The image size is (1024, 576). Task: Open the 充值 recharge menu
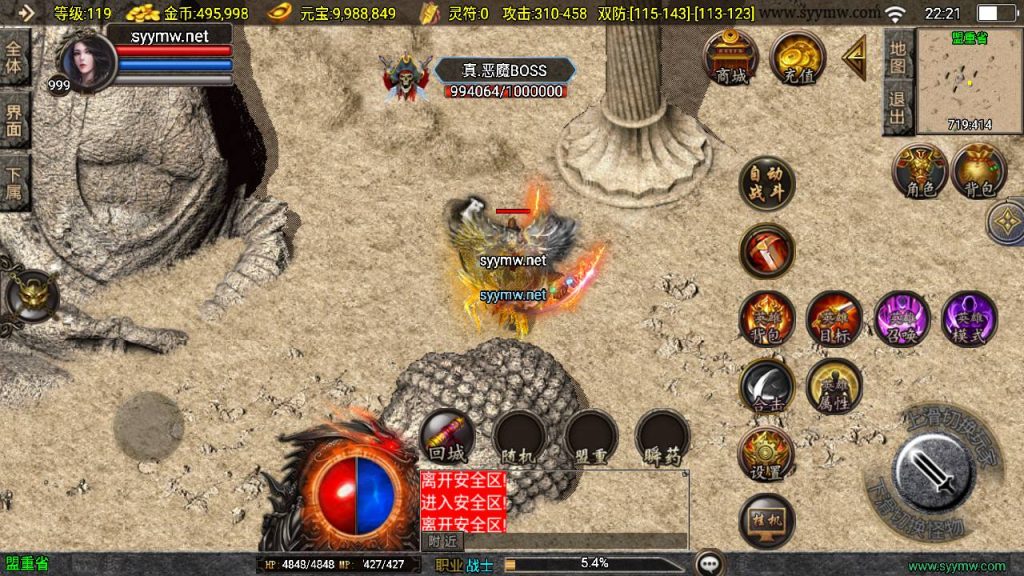point(797,57)
